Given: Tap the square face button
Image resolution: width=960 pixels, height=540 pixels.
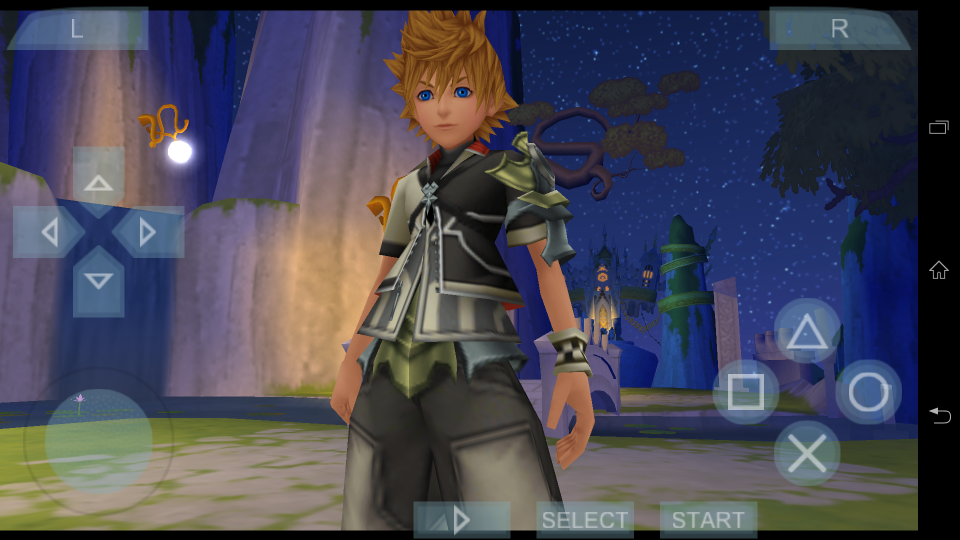Looking at the screenshot, I should click(746, 392).
